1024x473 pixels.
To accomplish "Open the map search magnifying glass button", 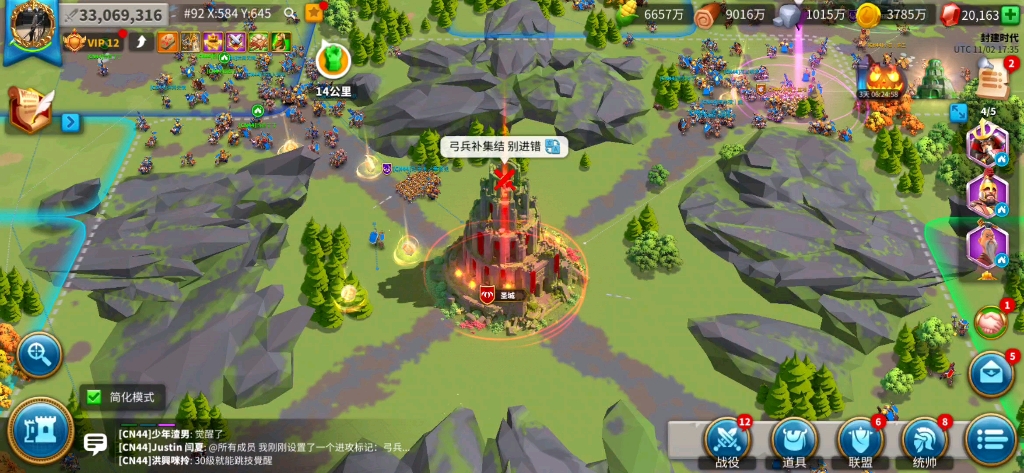I will pos(40,353).
